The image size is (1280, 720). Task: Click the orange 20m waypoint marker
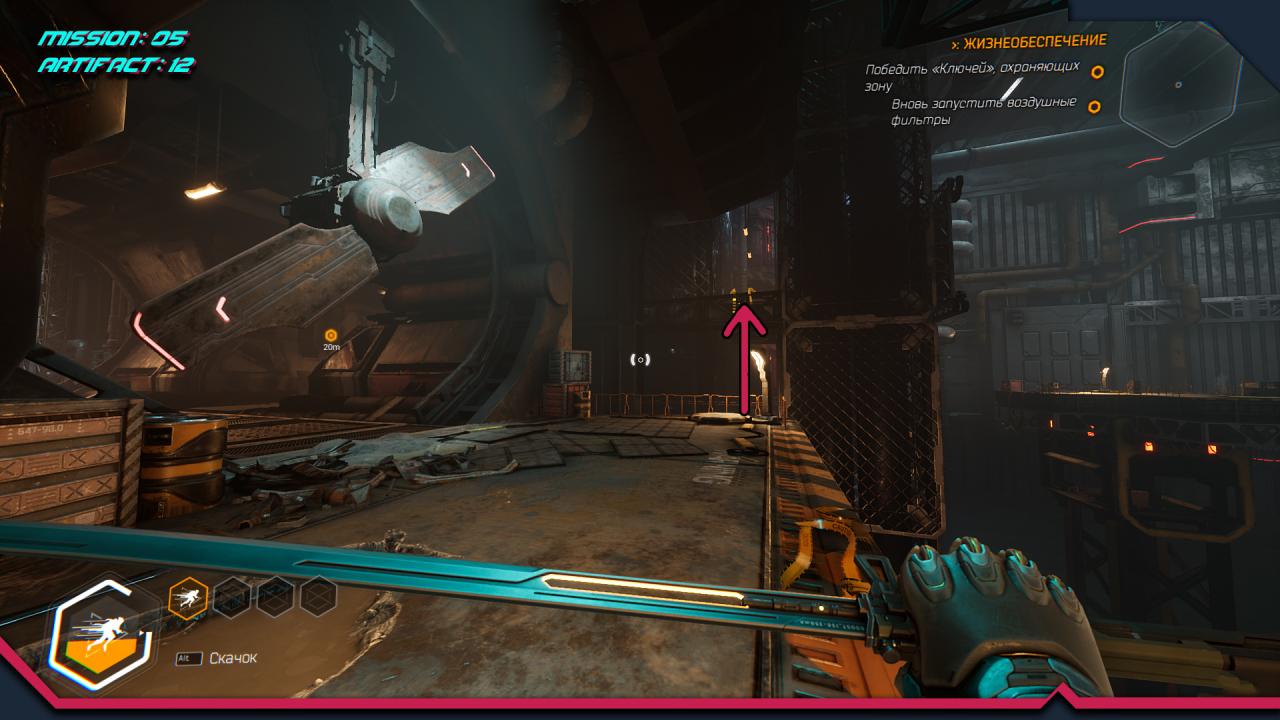pyautogui.click(x=331, y=336)
